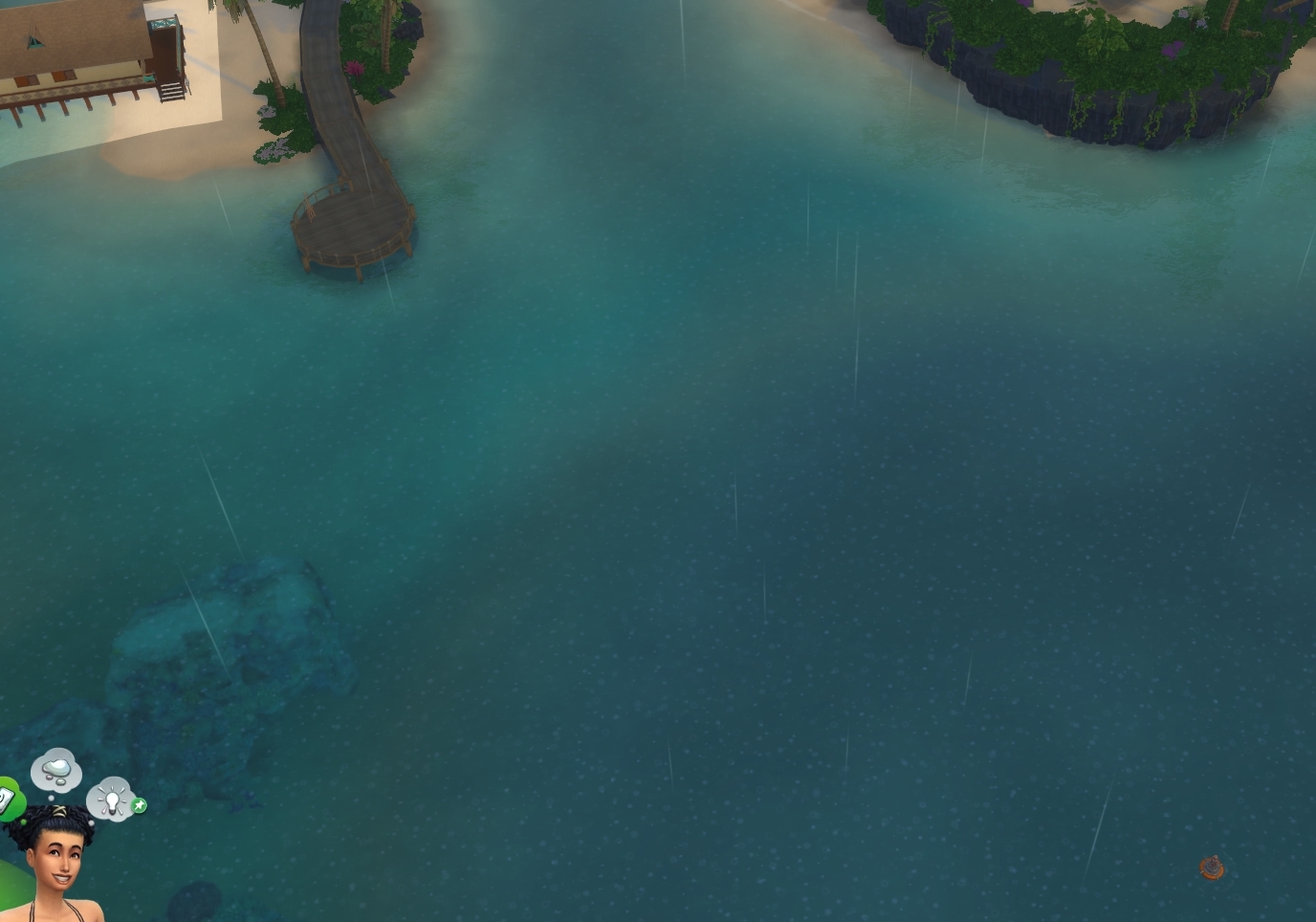Open the green notification bubble on the left edge
Viewport: 1316px width, 922px height.
click(x=6, y=796)
